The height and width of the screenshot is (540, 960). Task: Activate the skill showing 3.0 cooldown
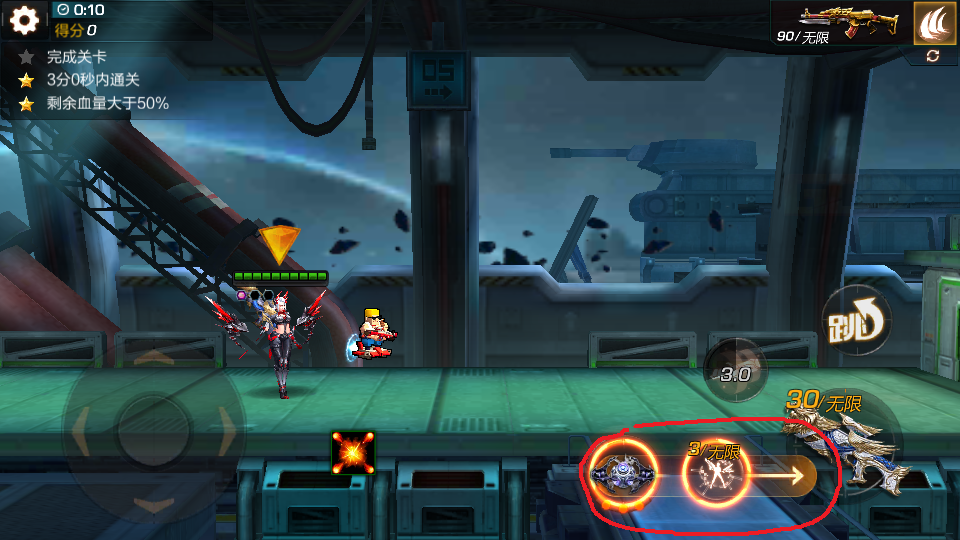[736, 374]
